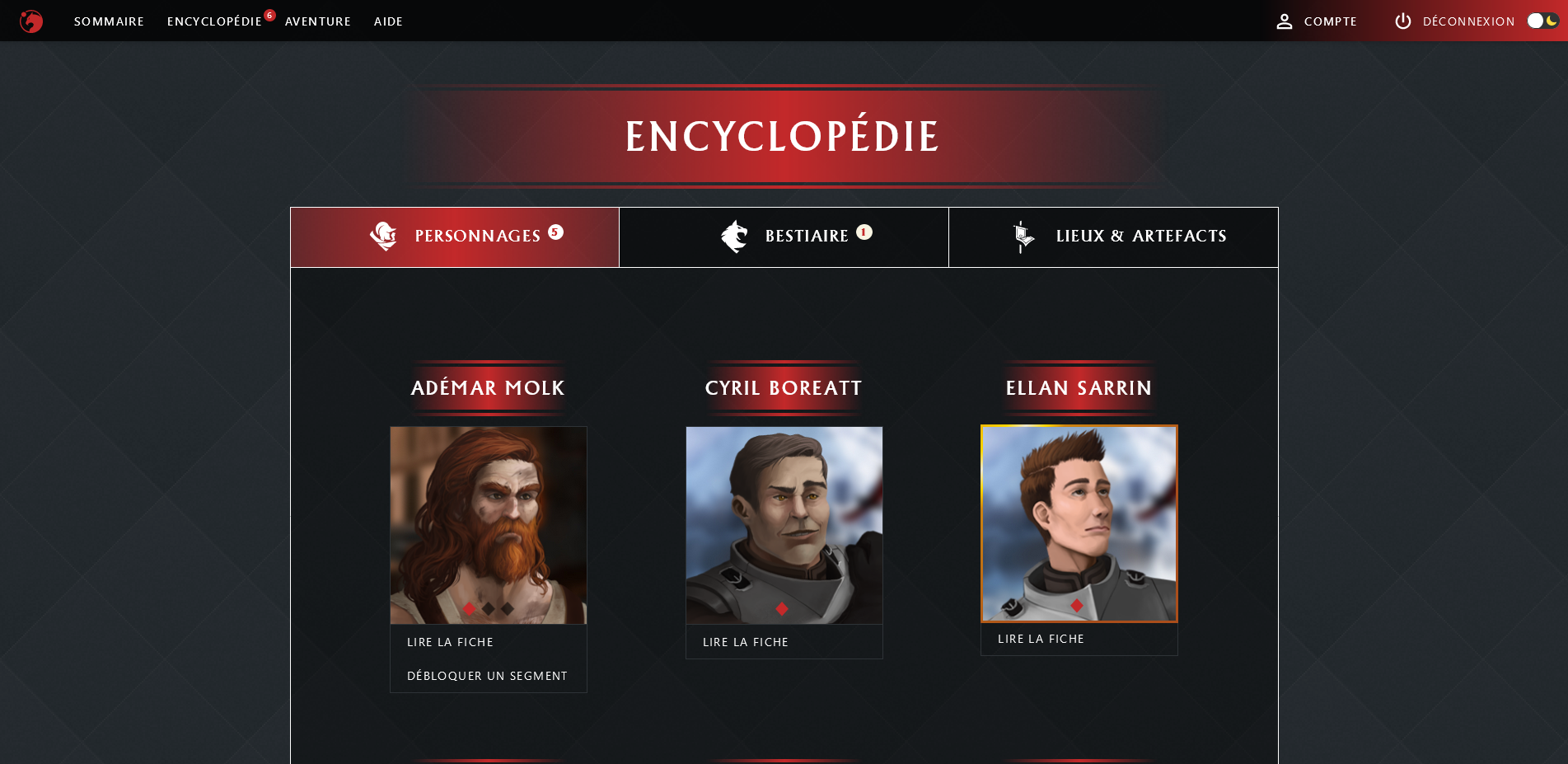Viewport: 1568px width, 764px height.
Task: Click the dragon logo in top-left corner
Action: [x=30, y=21]
